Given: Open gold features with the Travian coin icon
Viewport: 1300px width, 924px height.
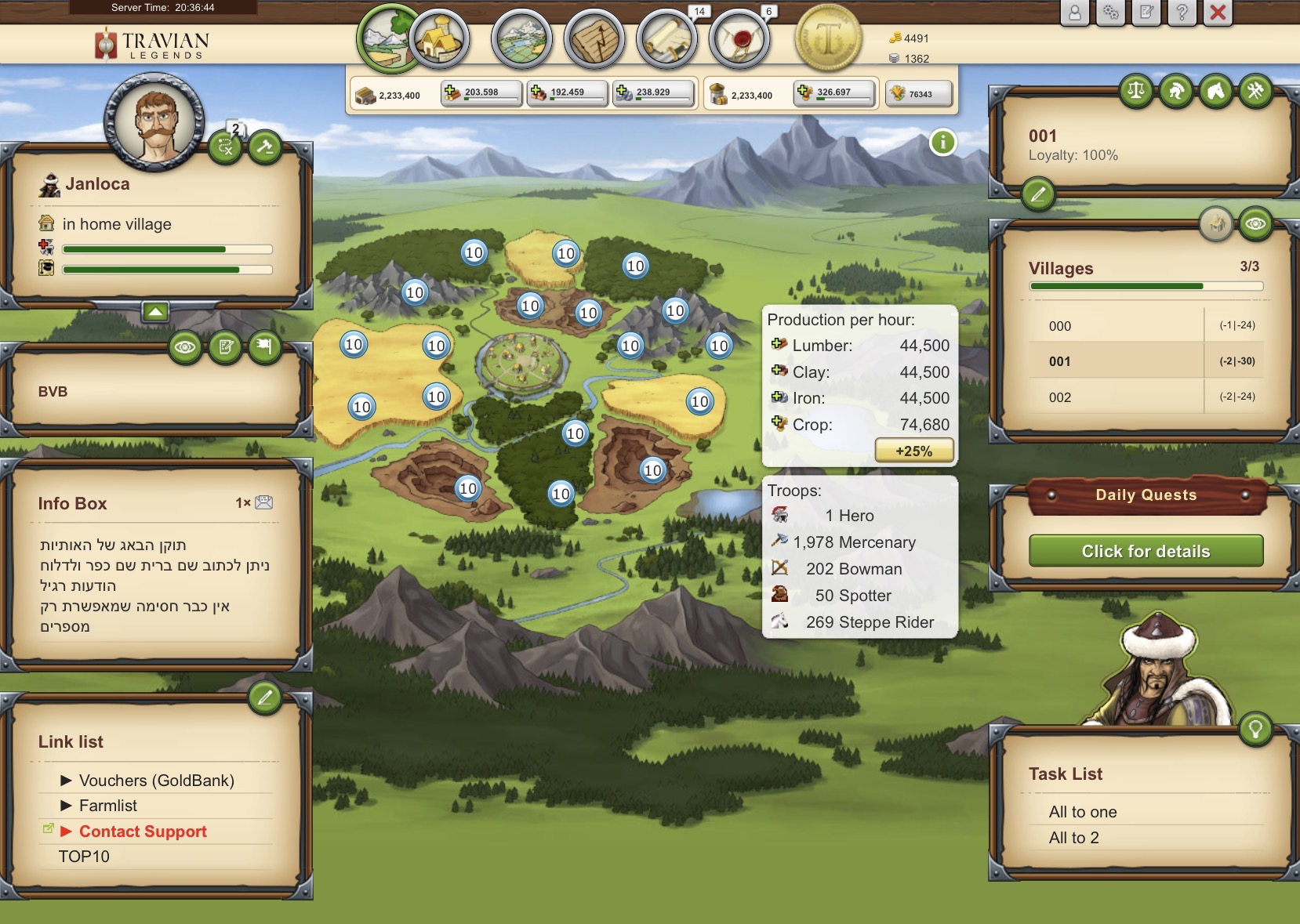Looking at the screenshot, I should (x=827, y=39).
